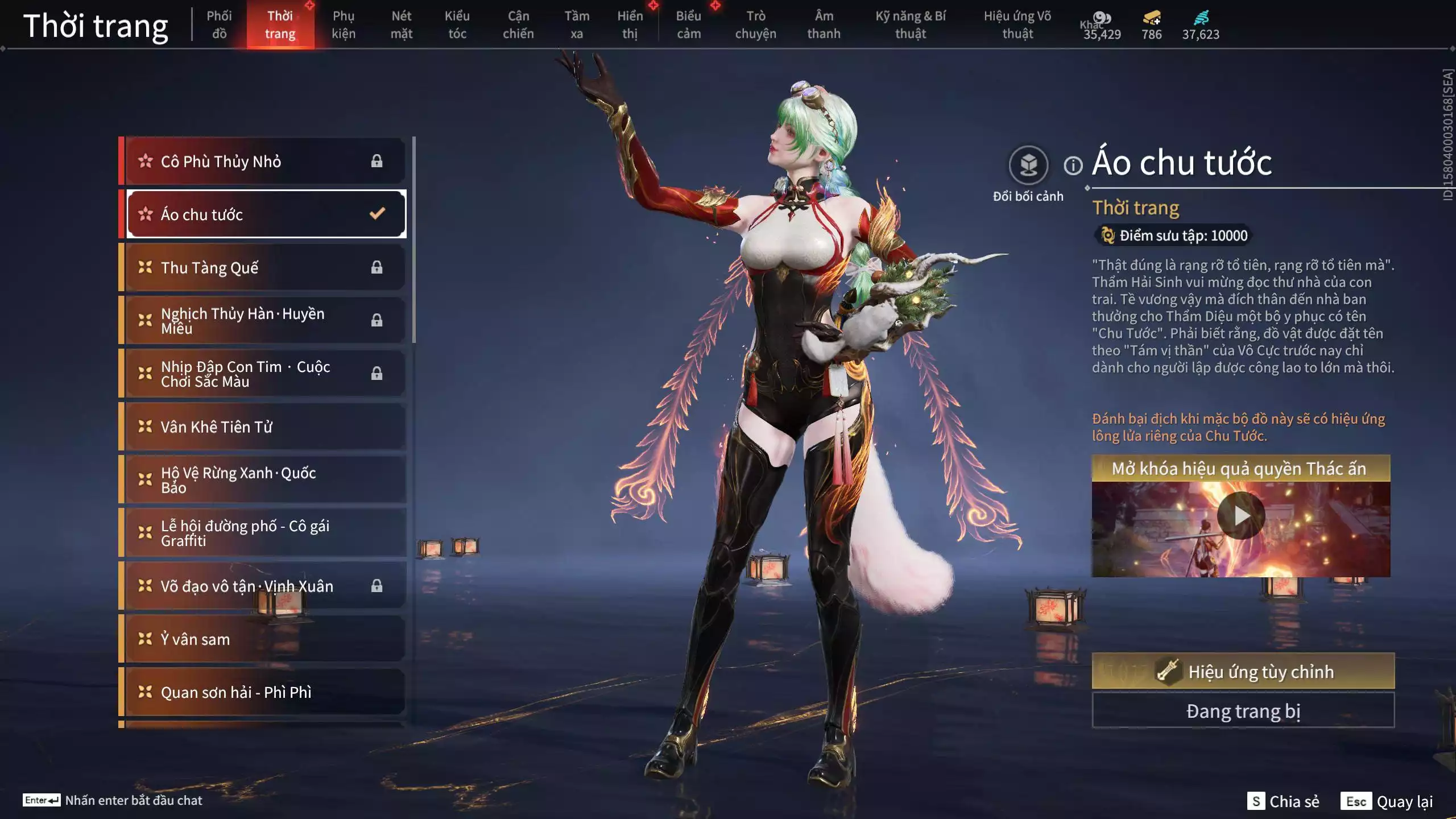Viewport: 1456px width, 819px height.
Task: Open the Phụ kiện tab
Action: (344, 25)
